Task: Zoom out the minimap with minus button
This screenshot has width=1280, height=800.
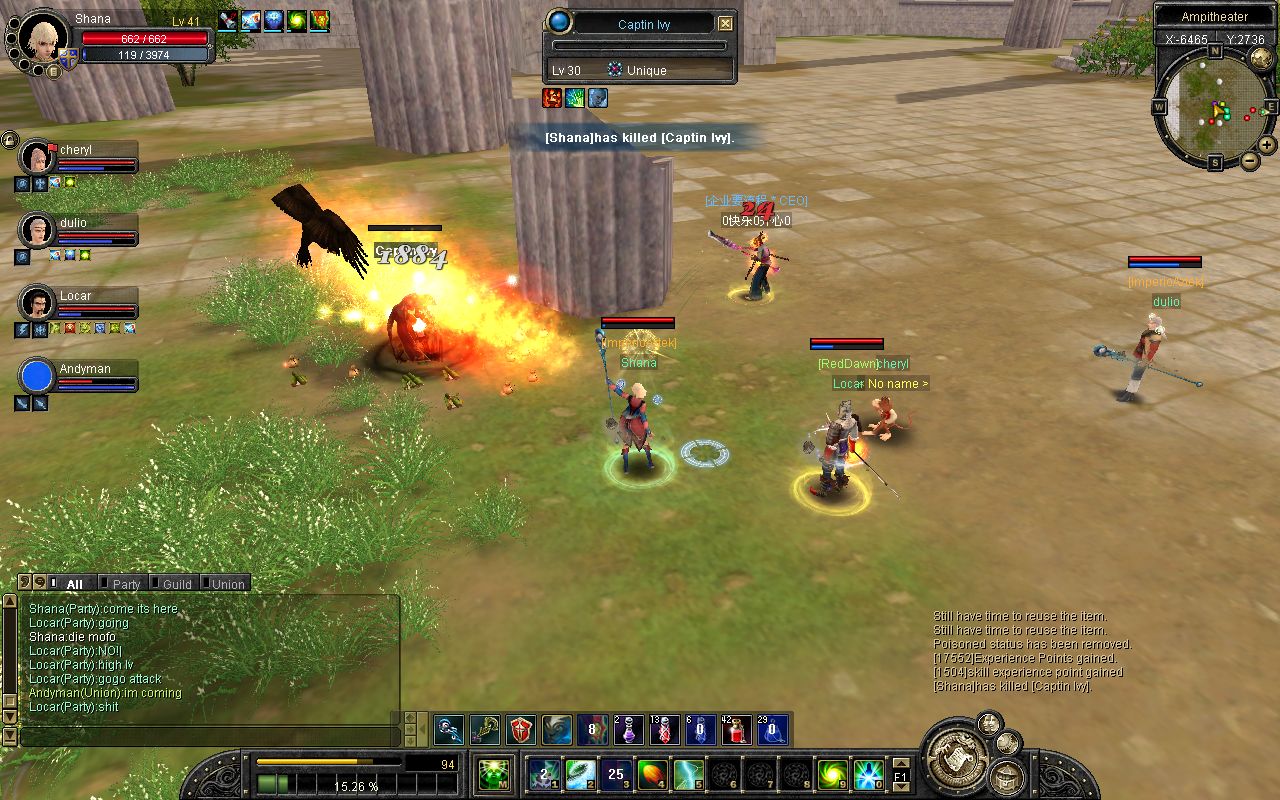Action: pyautogui.click(x=1249, y=160)
